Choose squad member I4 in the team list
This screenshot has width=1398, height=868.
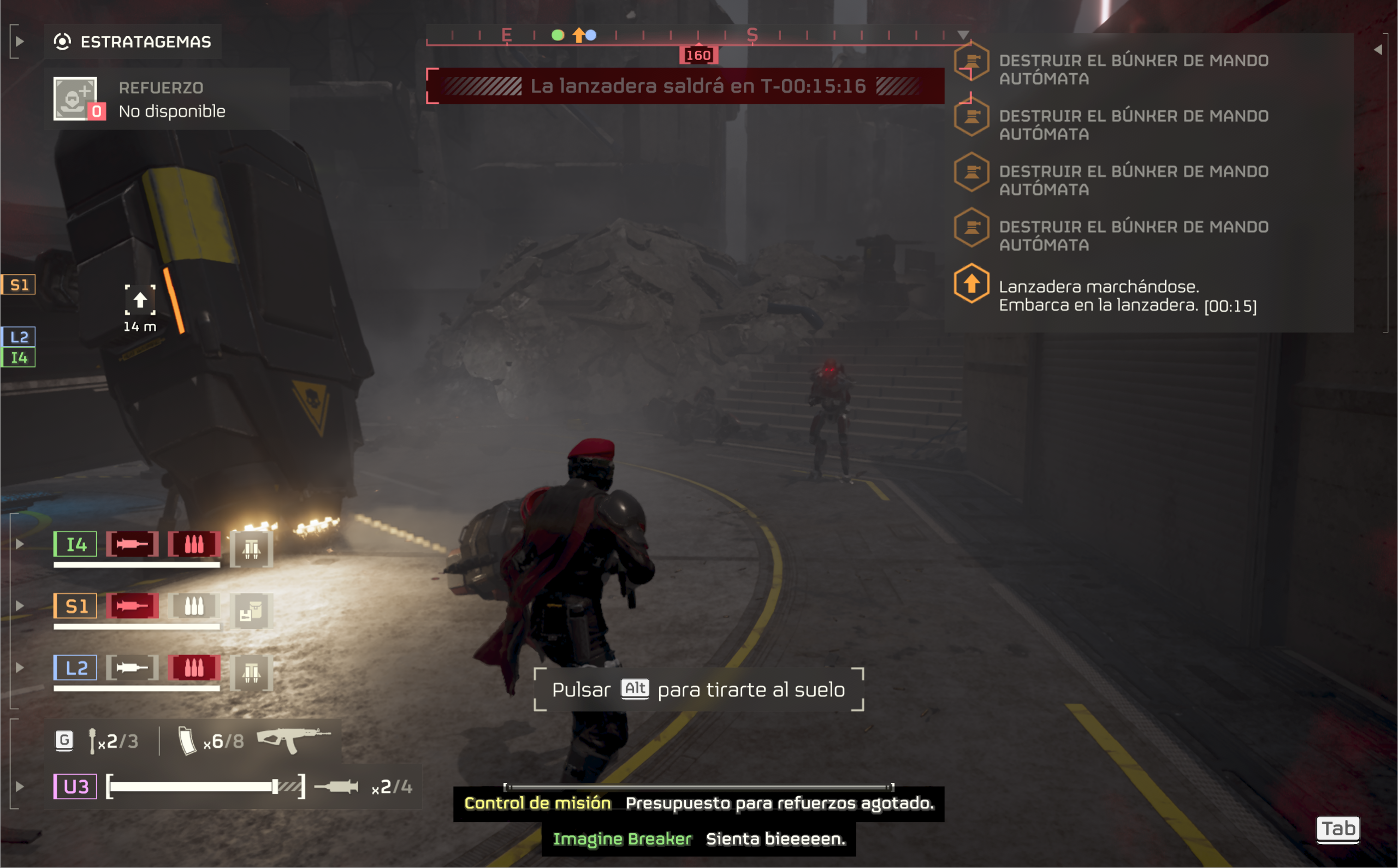click(75, 544)
